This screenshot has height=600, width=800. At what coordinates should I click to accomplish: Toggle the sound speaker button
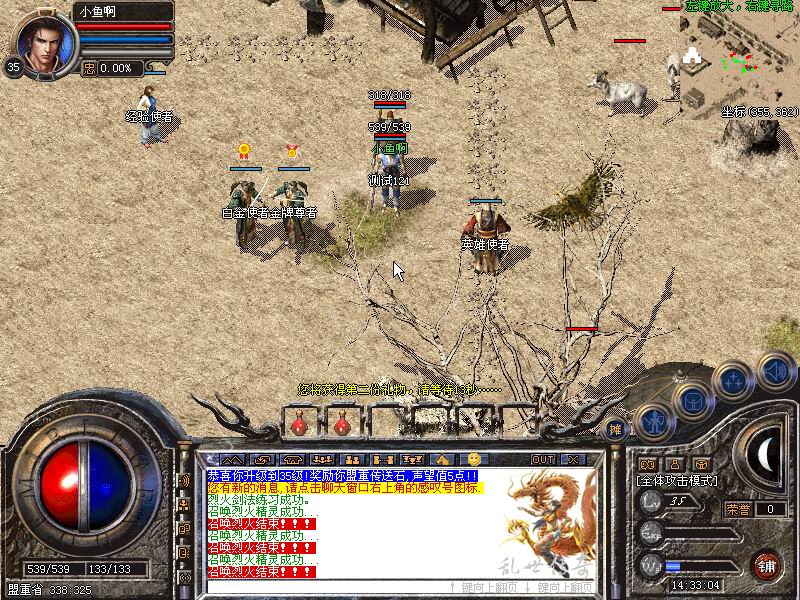[x=775, y=369]
